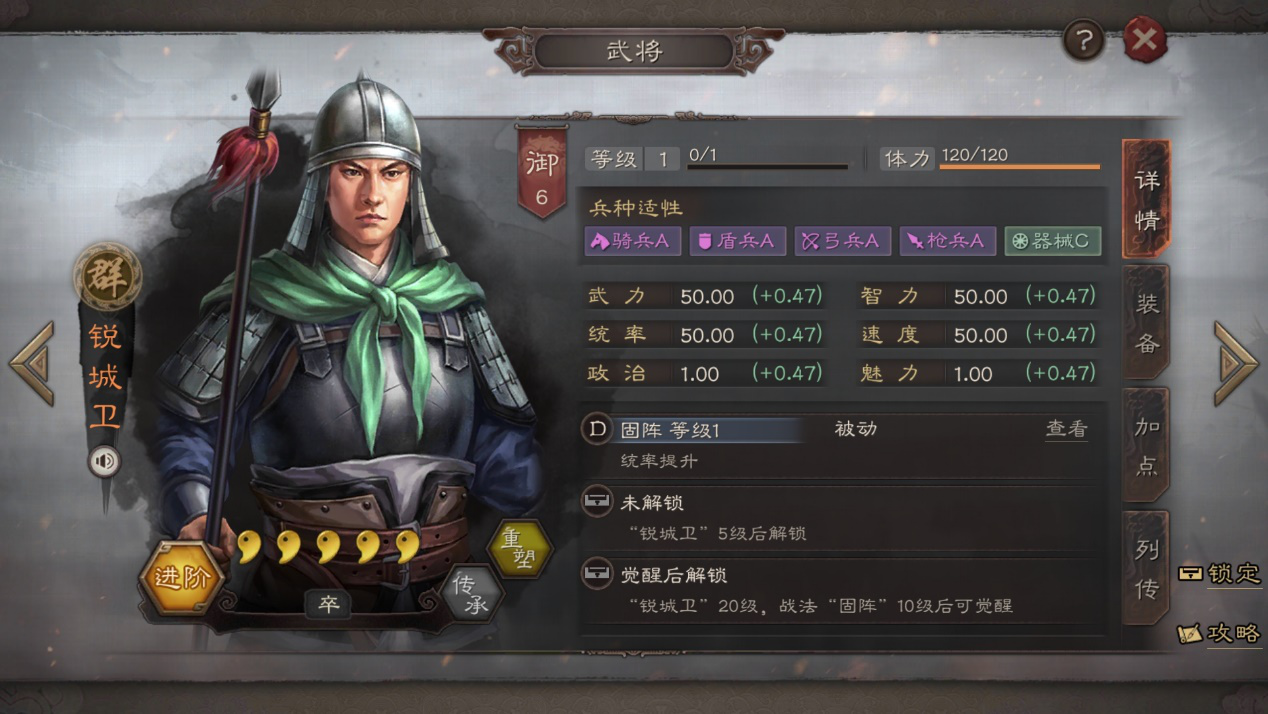Click the 进阶 hexagon button

183,578
